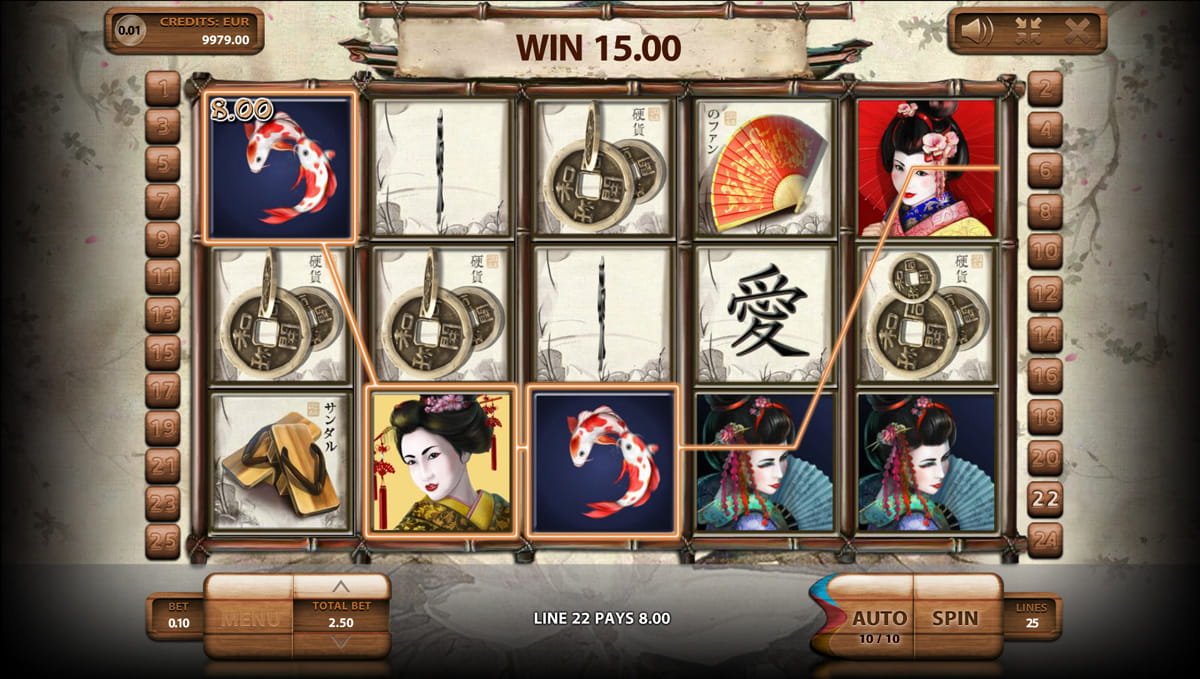The height and width of the screenshot is (679, 1200).
Task: Select payline number 24
Action: (1045, 541)
